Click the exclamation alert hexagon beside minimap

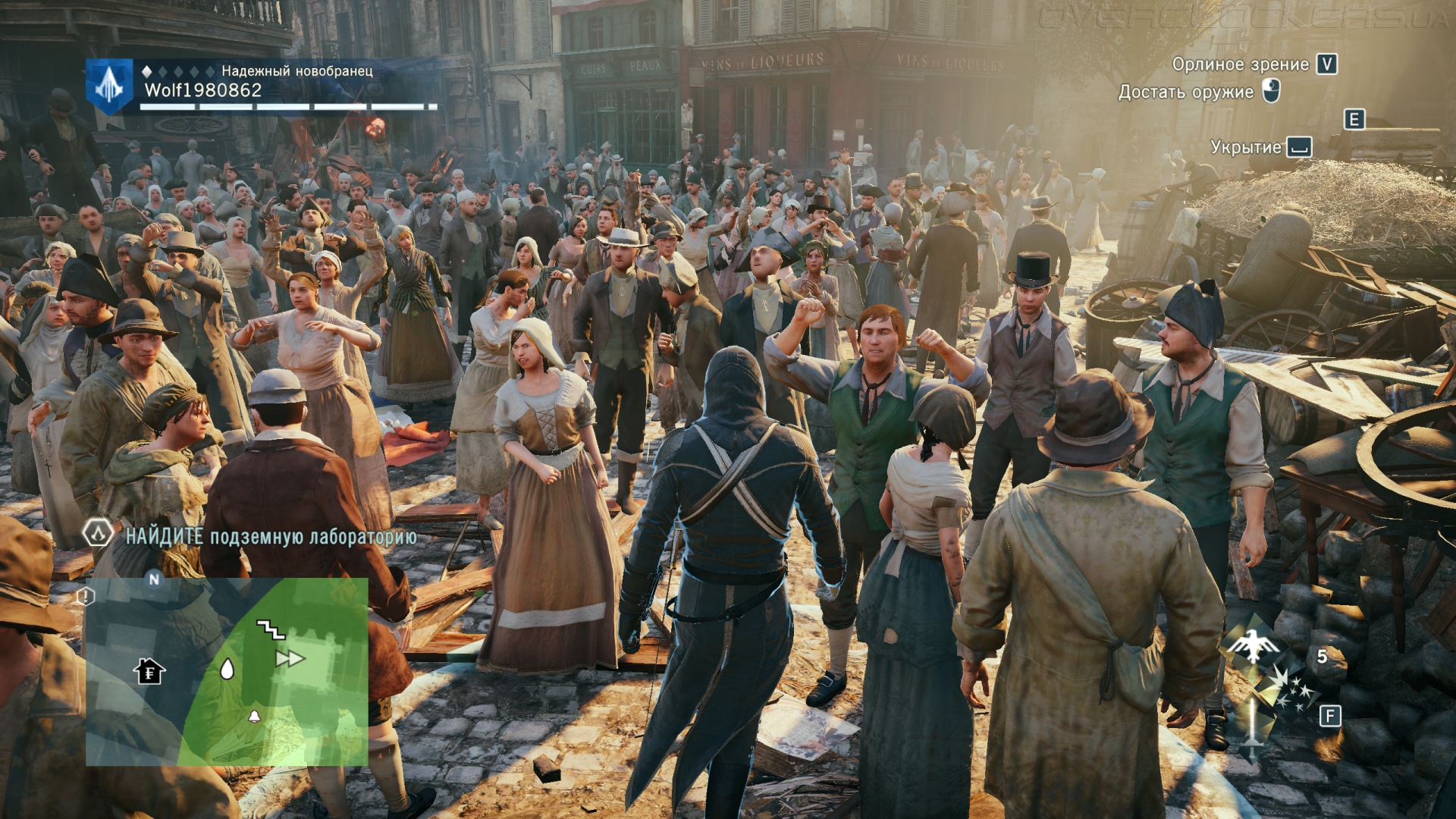tap(86, 597)
